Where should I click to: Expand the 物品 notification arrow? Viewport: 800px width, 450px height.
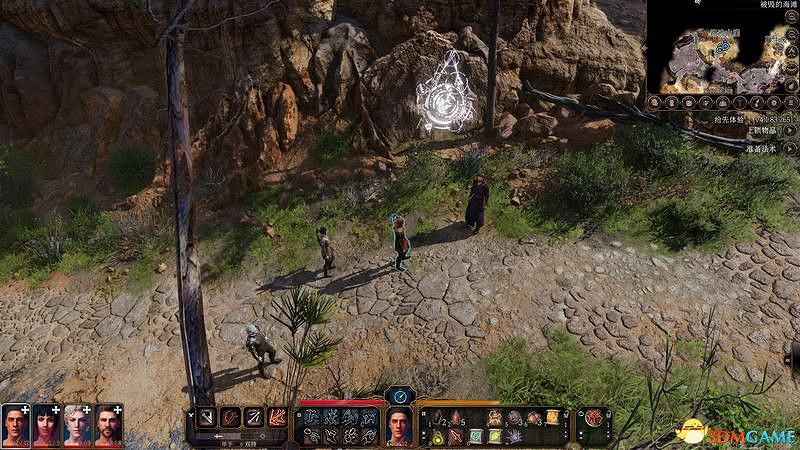[791, 131]
